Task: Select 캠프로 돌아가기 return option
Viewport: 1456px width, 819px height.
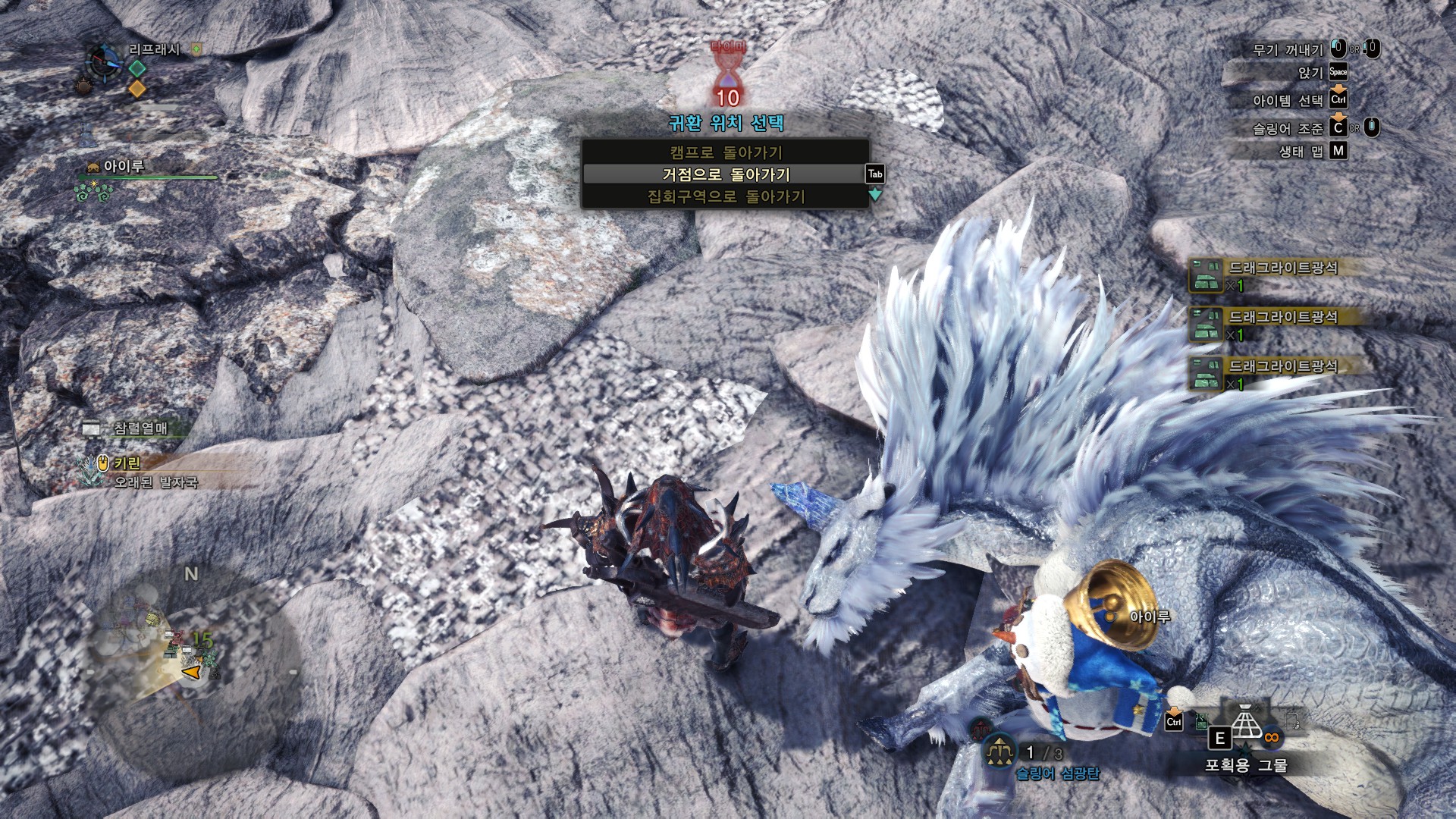Action: click(725, 152)
